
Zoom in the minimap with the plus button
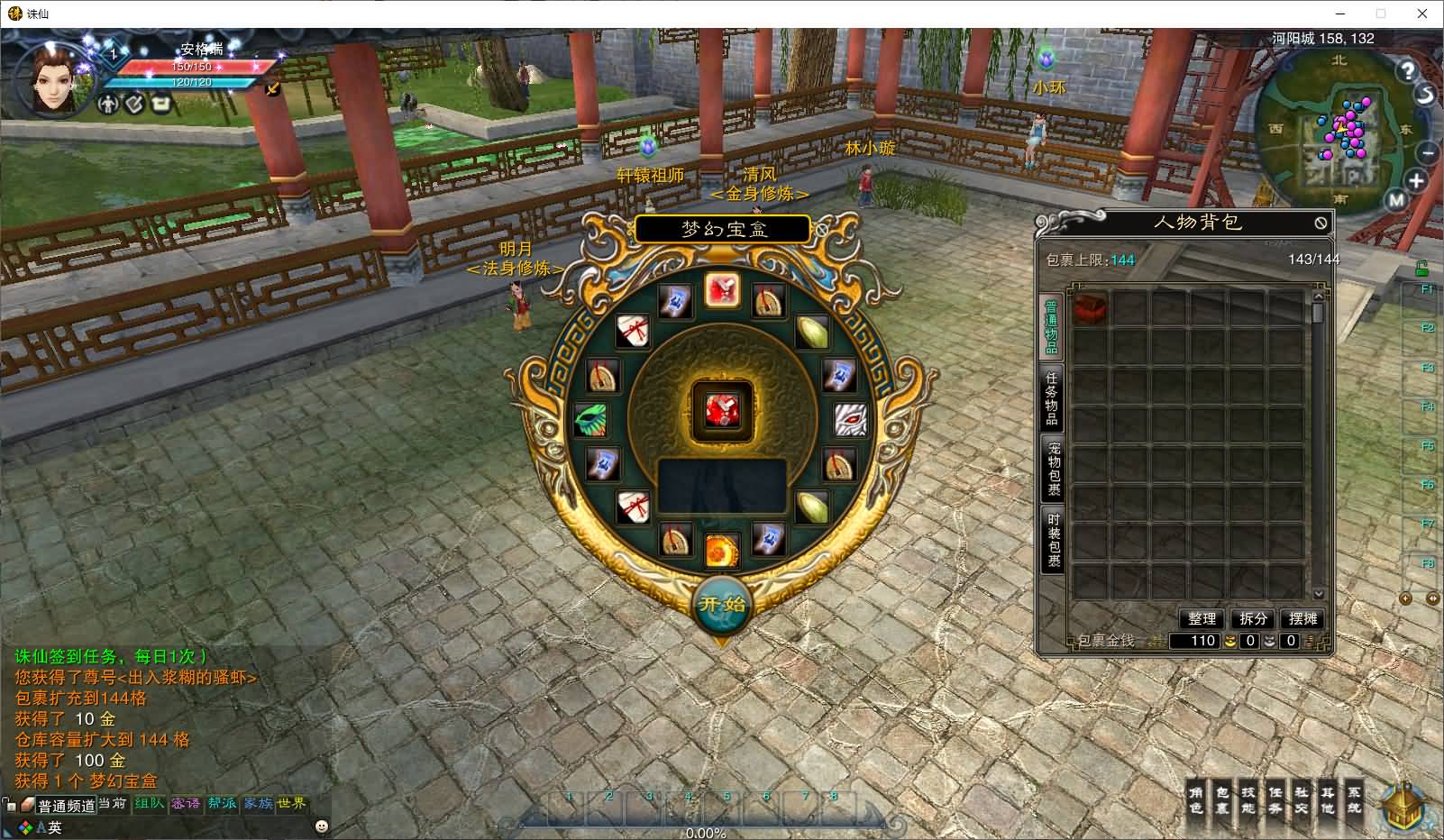(x=1416, y=181)
